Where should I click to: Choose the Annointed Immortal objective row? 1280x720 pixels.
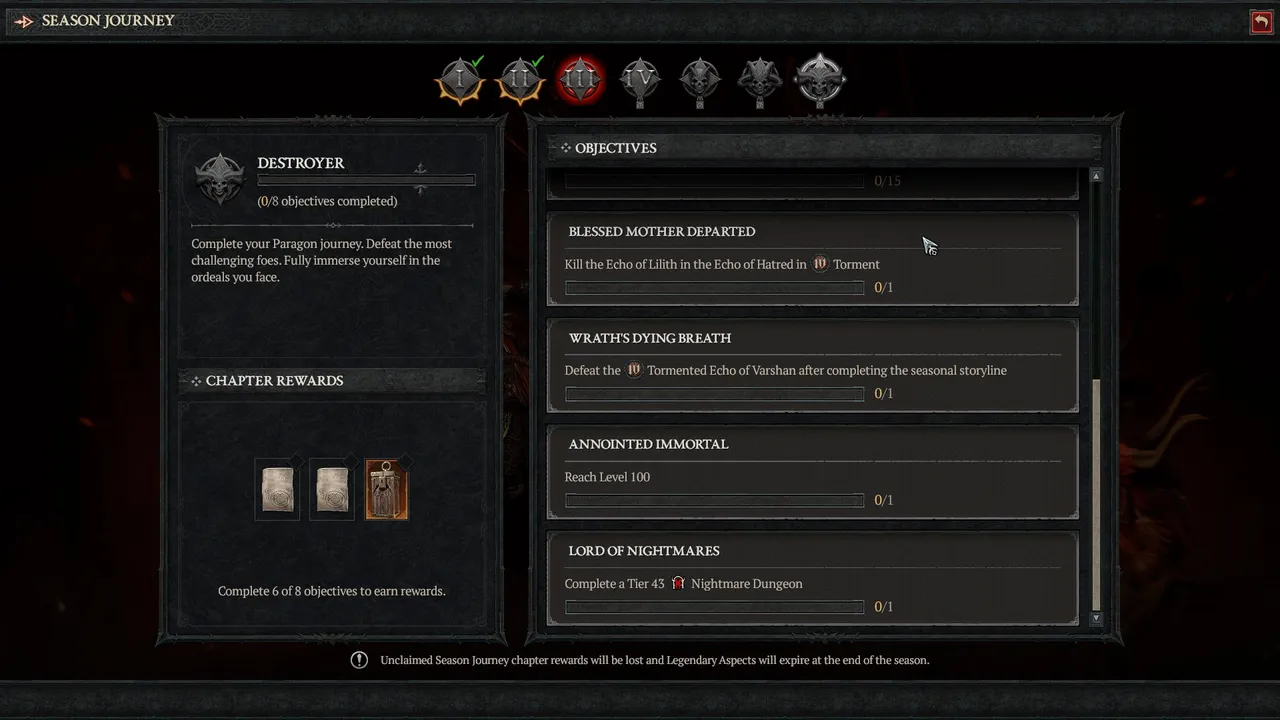(x=812, y=472)
